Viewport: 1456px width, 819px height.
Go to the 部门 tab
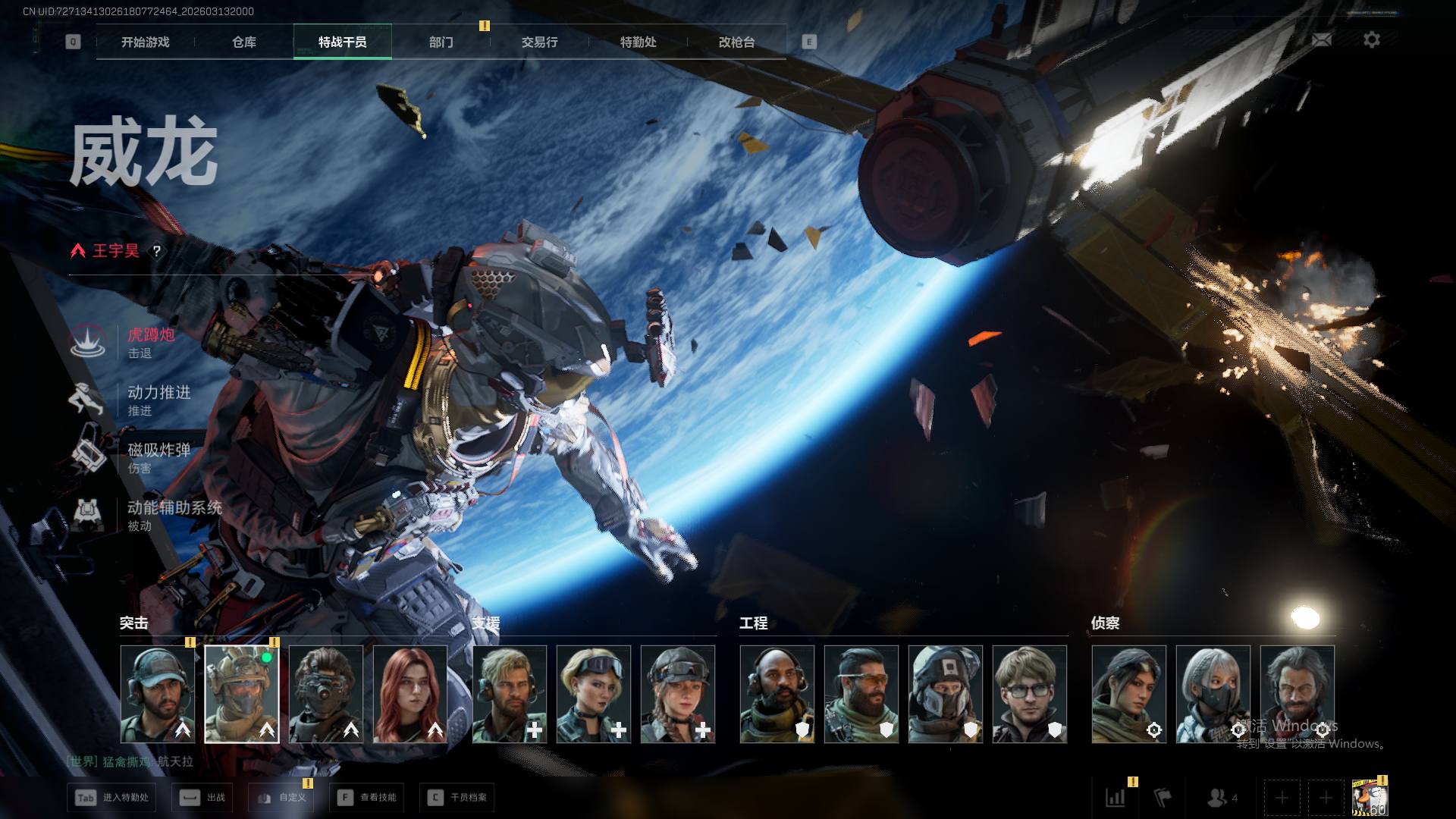441,42
